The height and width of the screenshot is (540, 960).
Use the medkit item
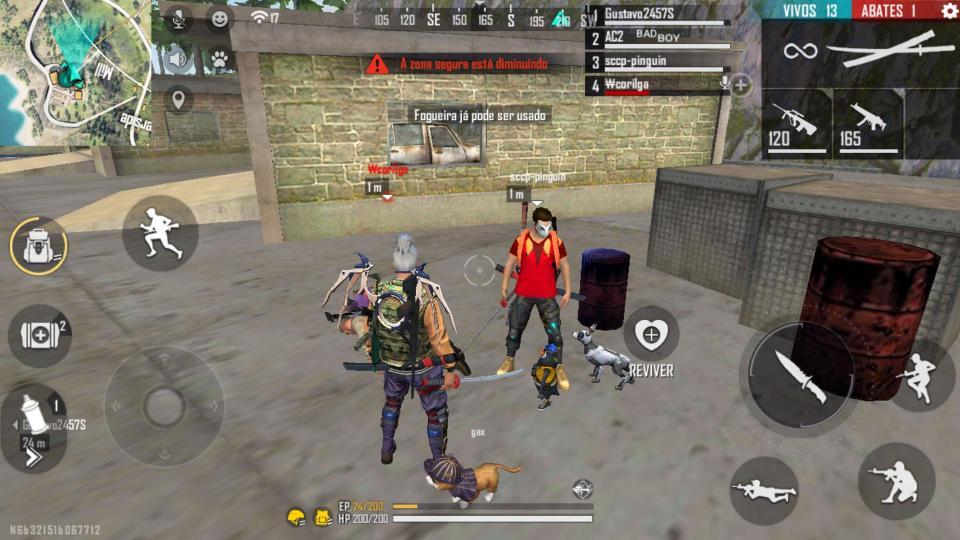(x=39, y=335)
